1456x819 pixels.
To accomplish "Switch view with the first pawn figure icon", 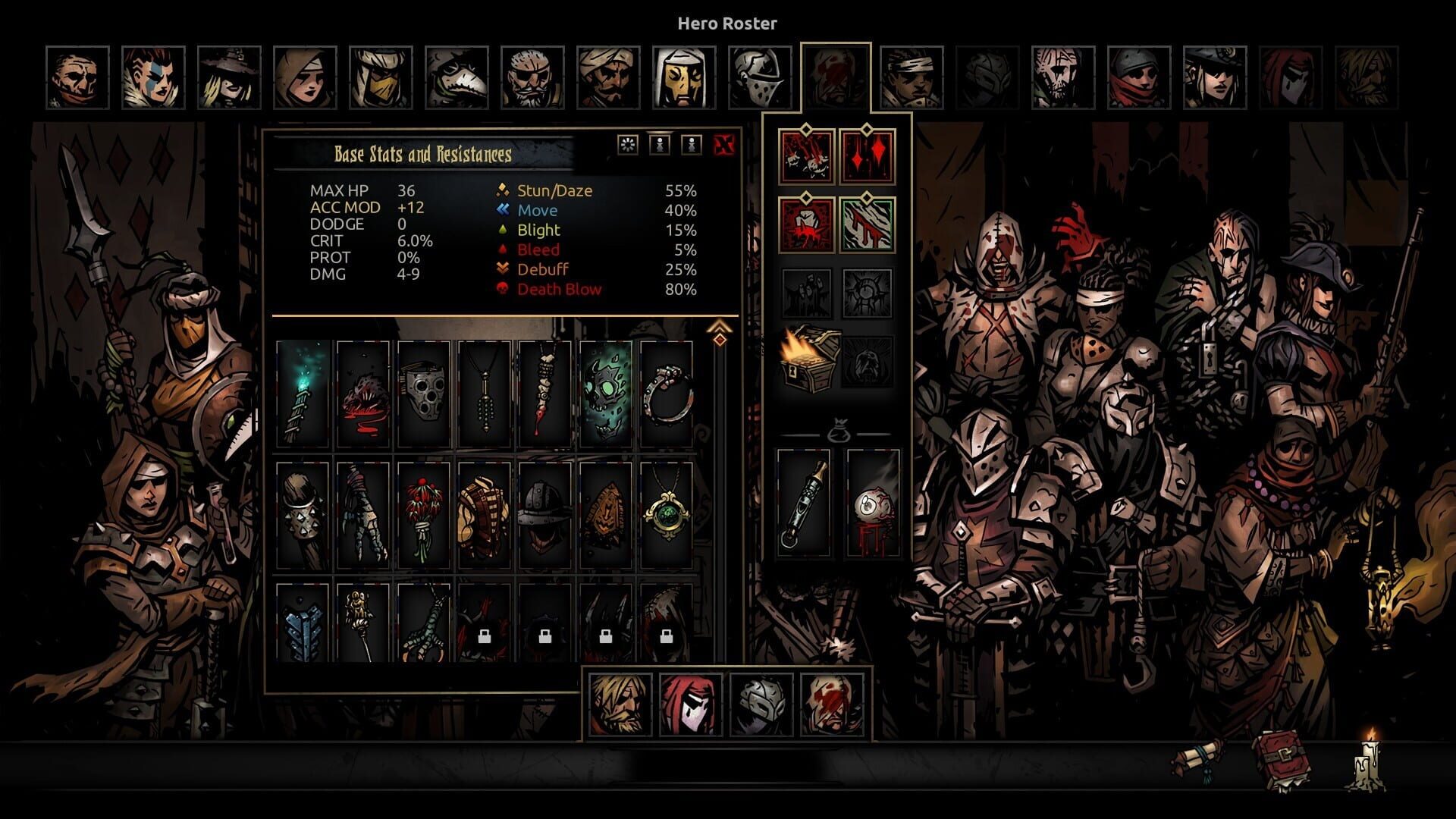I will [658, 145].
